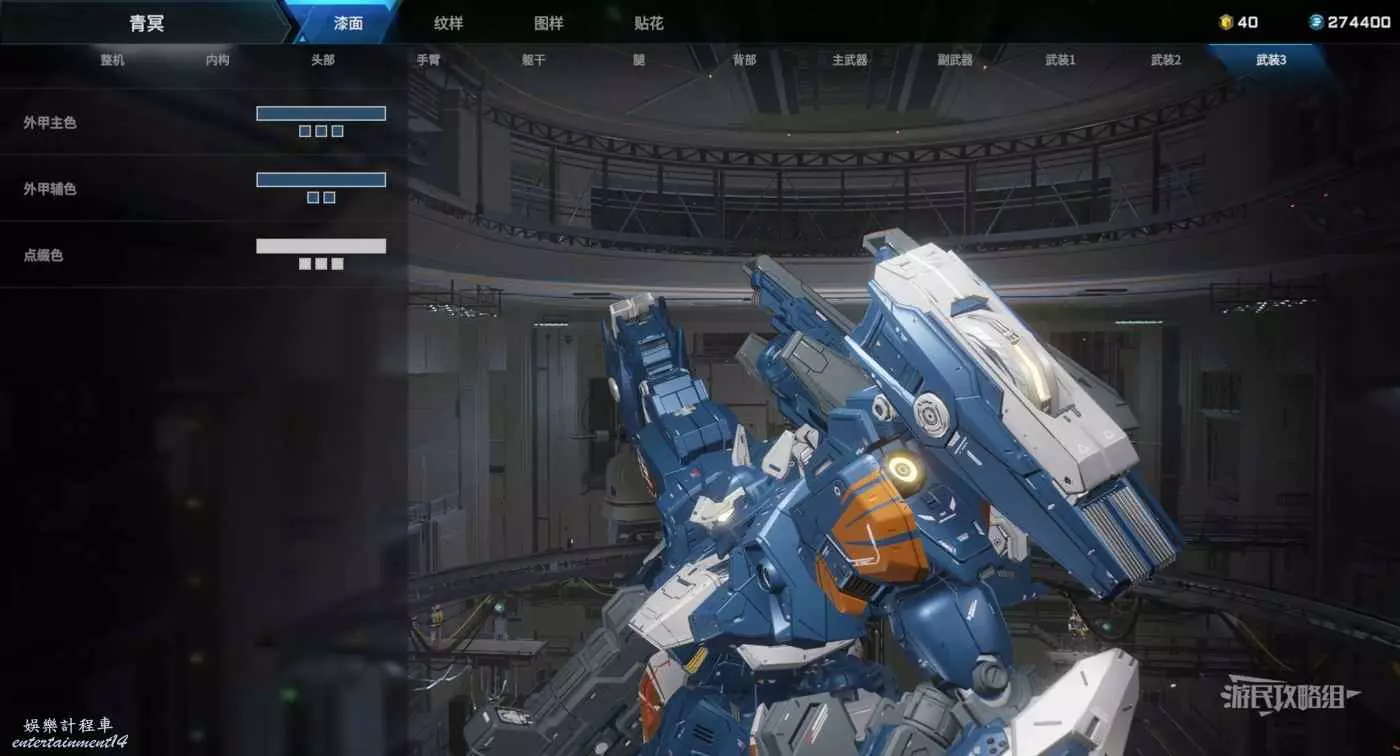Click the 外甲主色 primary armor color bar
This screenshot has height=756, width=1400.
[321, 113]
